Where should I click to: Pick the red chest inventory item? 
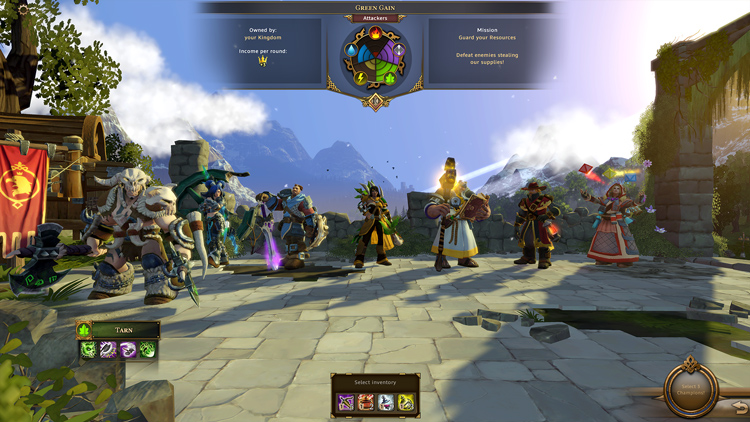point(366,402)
